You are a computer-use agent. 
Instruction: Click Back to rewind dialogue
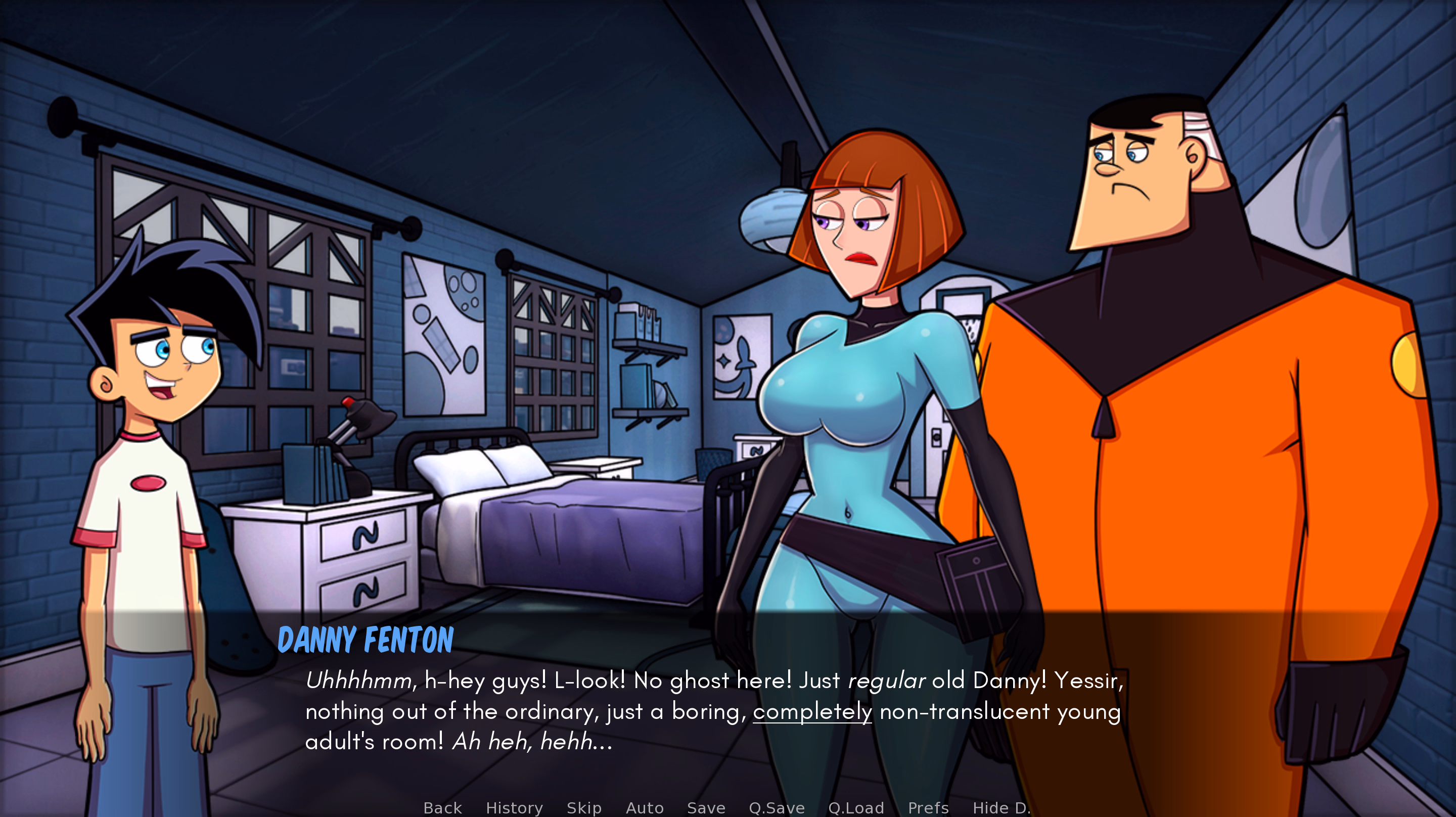pyautogui.click(x=442, y=808)
